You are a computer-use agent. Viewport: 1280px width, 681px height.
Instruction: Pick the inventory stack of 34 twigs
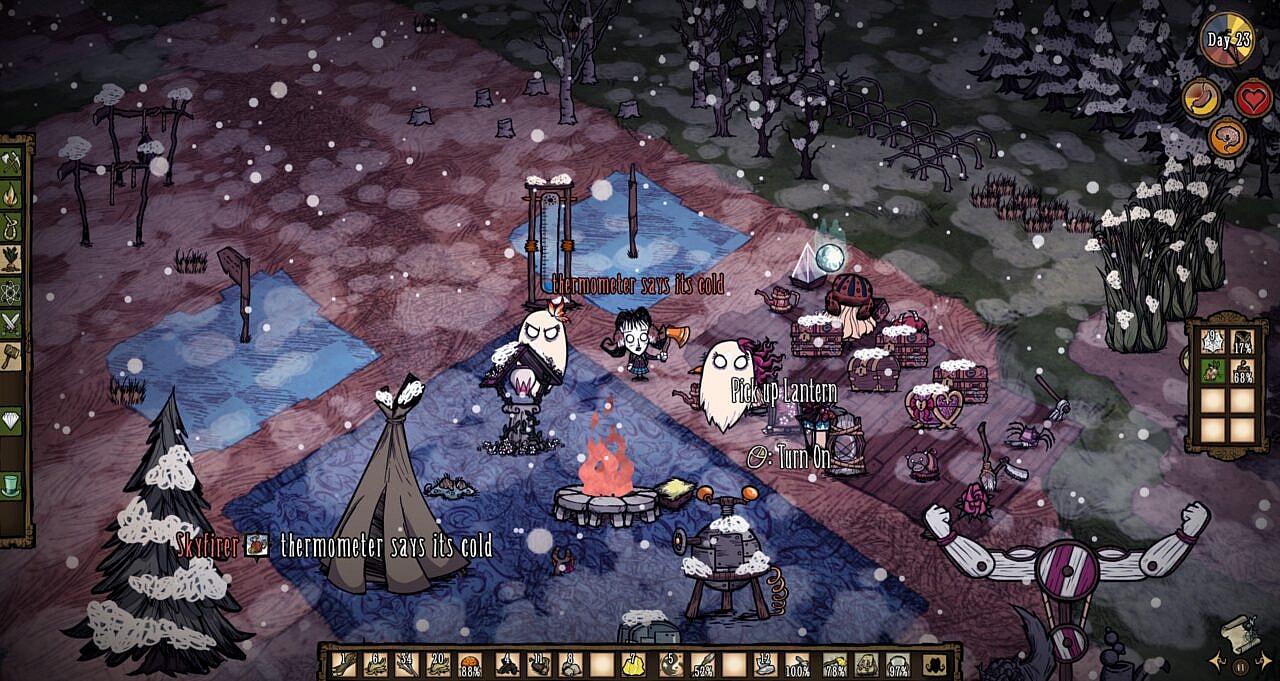[x=406, y=664]
